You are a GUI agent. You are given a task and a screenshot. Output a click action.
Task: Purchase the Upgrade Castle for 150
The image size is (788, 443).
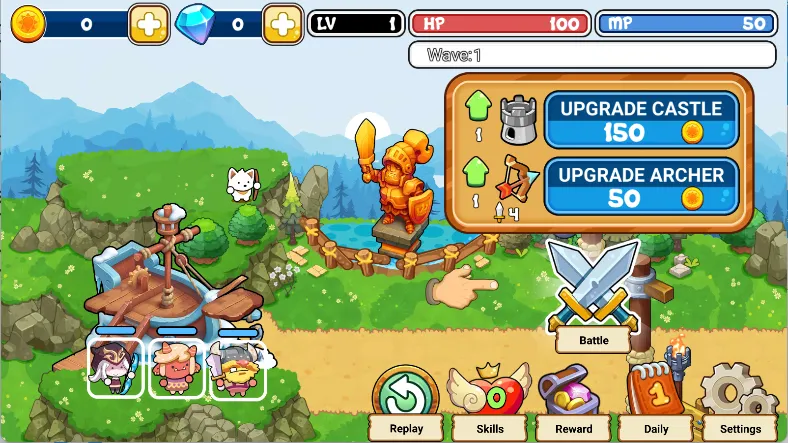pyautogui.click(x=641, y=120)
